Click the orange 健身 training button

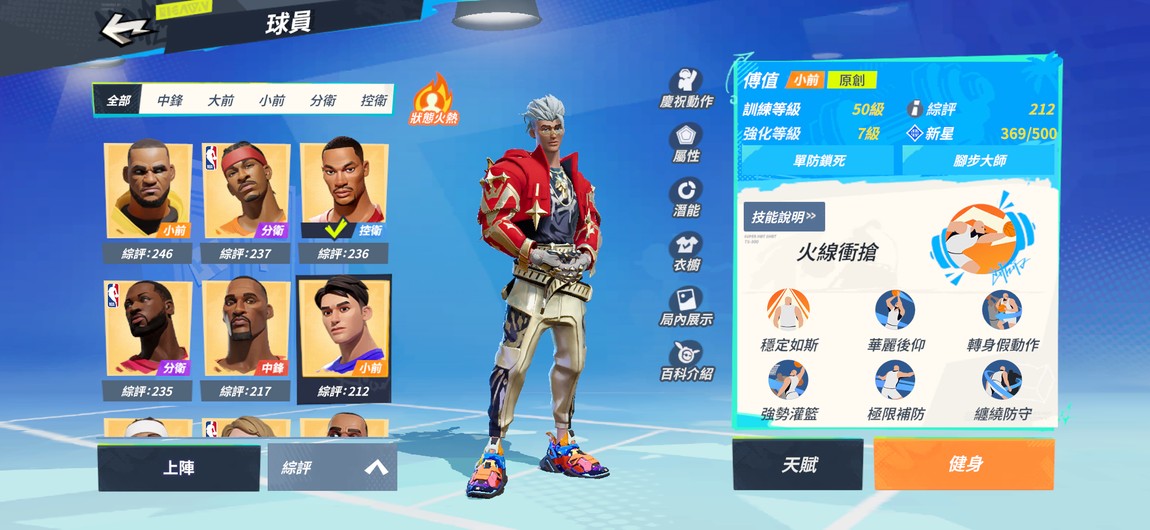pyautogui.click(x=964, y=465)
